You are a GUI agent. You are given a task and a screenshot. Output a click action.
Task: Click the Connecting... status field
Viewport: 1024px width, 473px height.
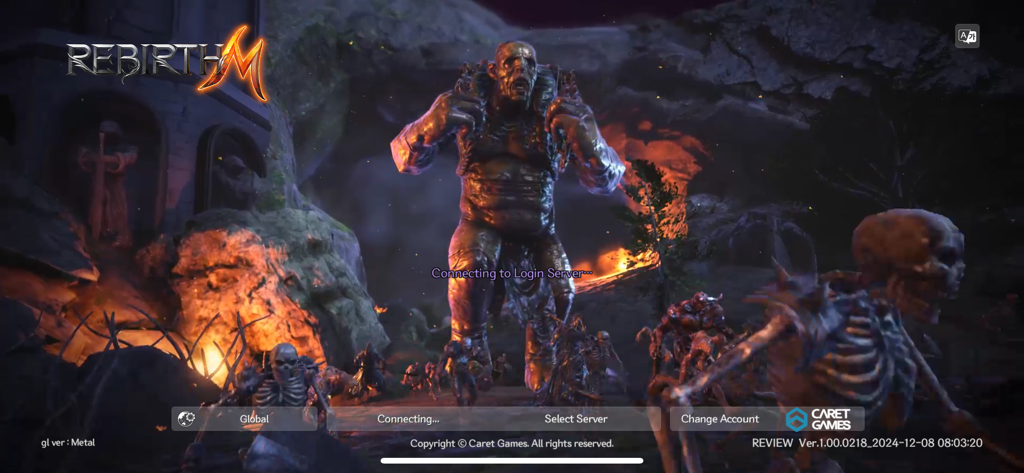tap(408, 419)
